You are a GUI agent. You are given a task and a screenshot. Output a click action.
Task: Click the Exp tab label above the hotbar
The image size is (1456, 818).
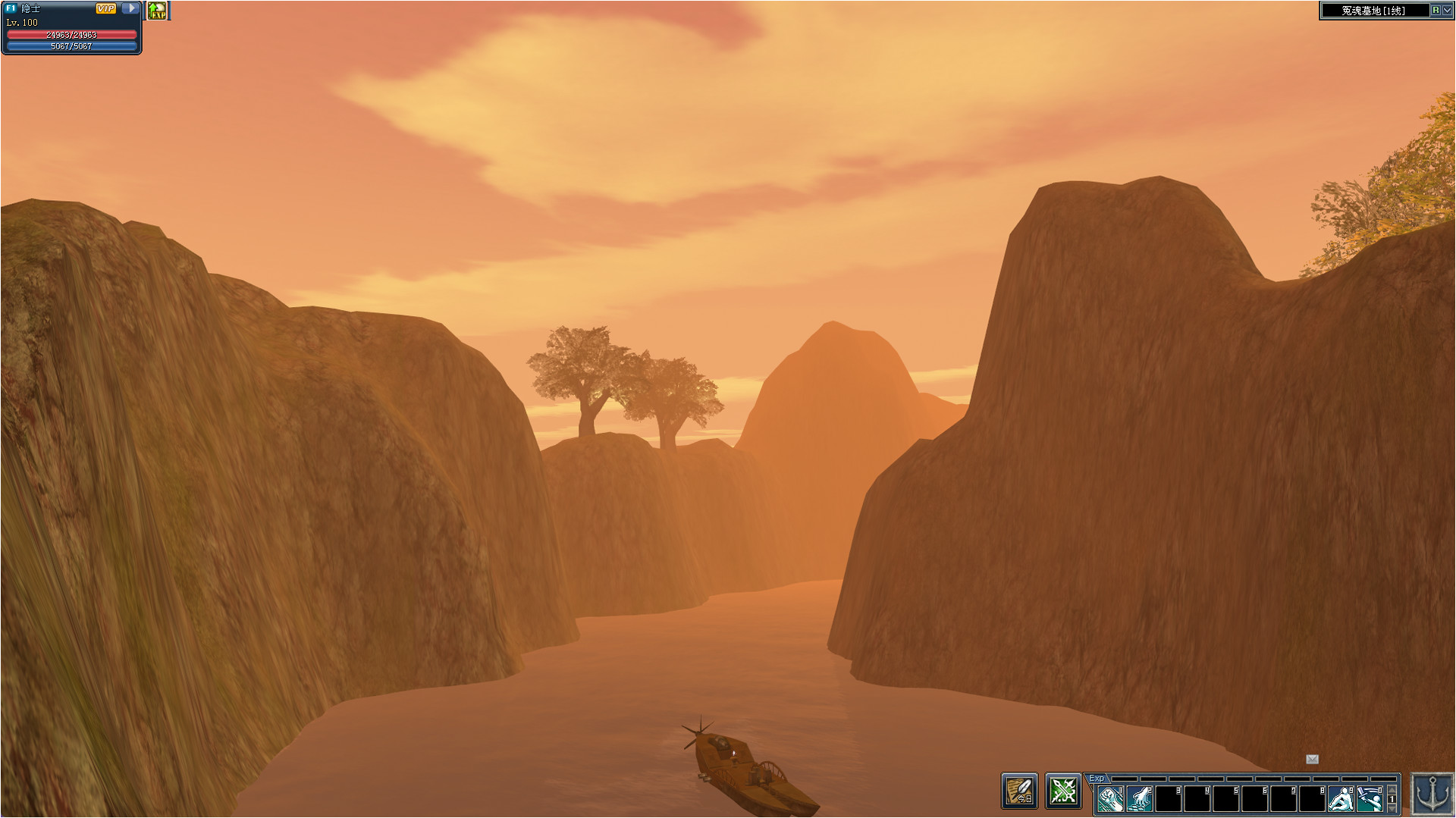click(1096, 778)
